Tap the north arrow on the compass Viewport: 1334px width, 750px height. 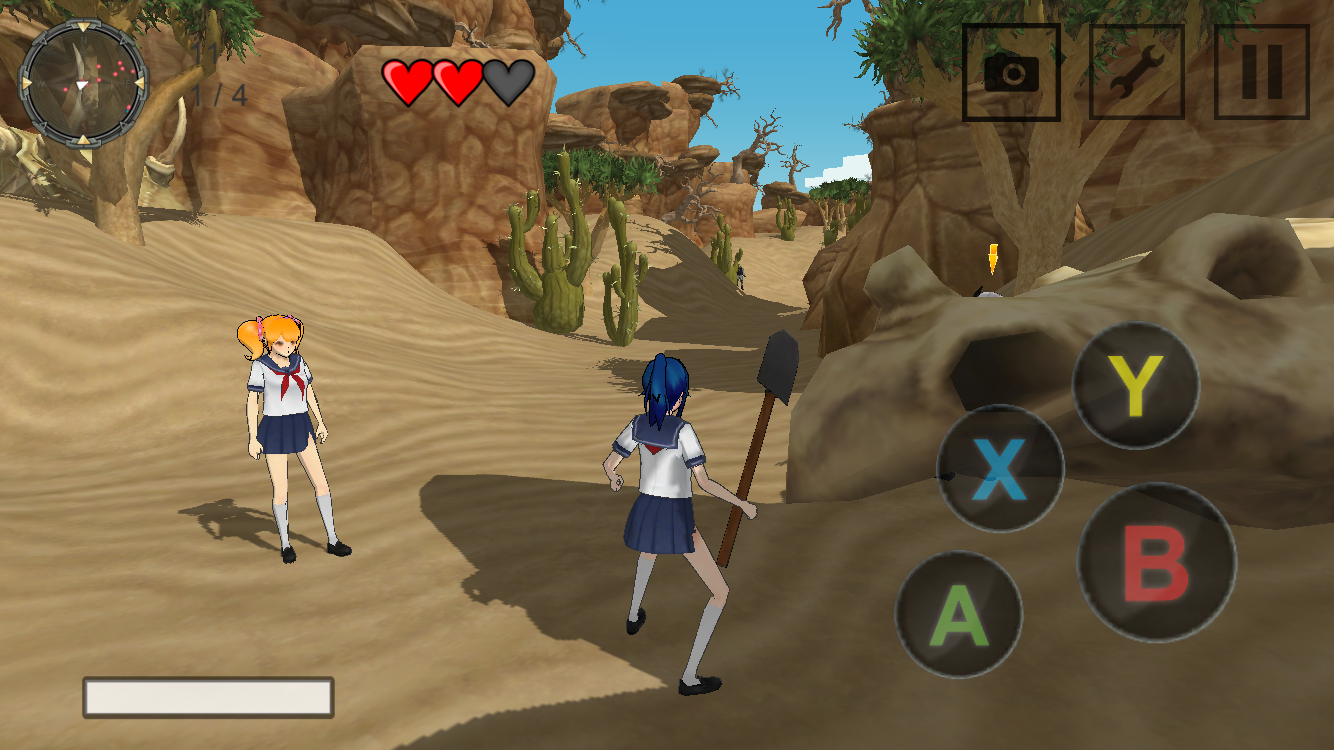coord(83,27)
